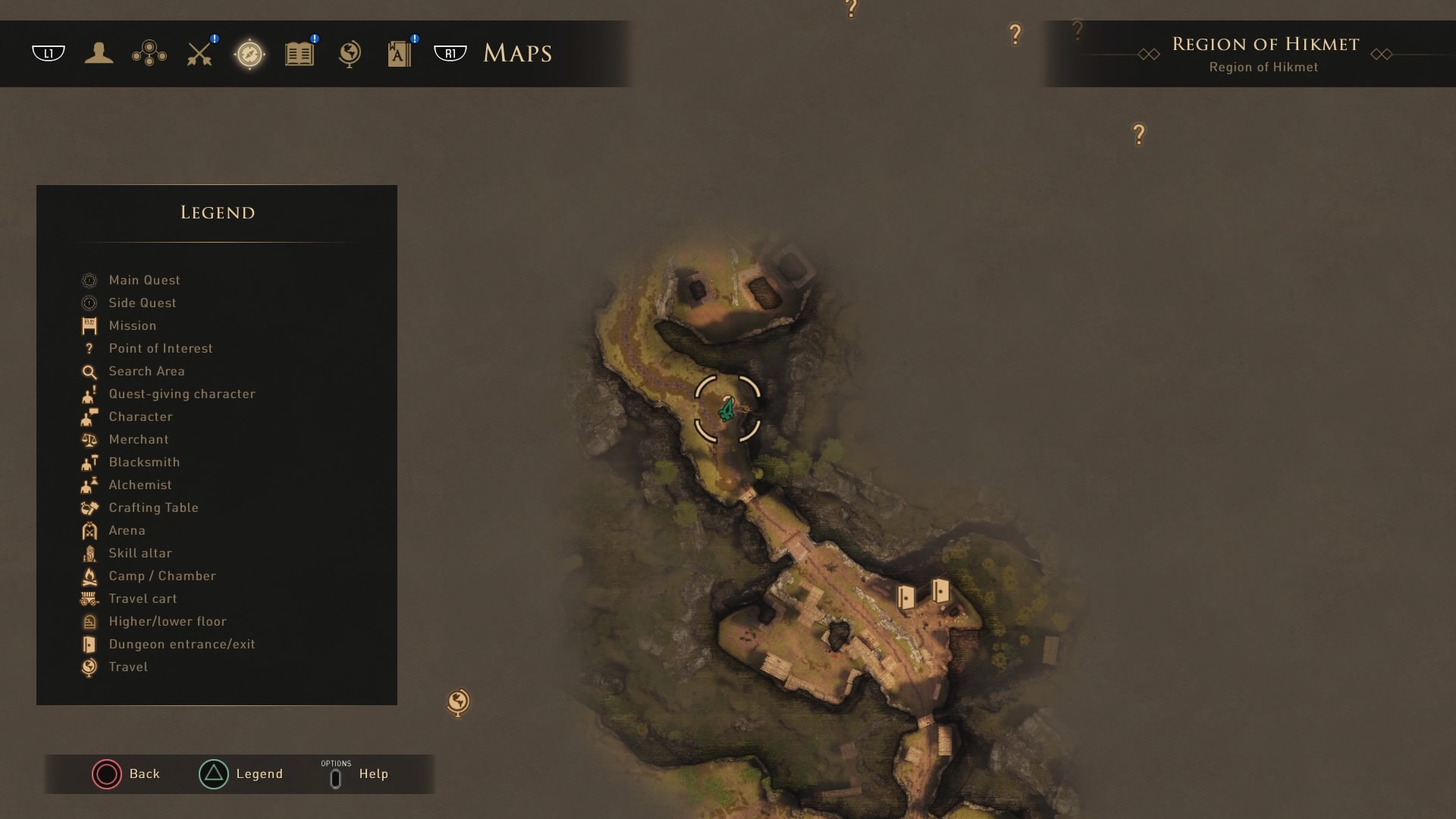Select the Side Quest legend entry
Screen dimensions: 1456x819
click(x=142, y=303)
